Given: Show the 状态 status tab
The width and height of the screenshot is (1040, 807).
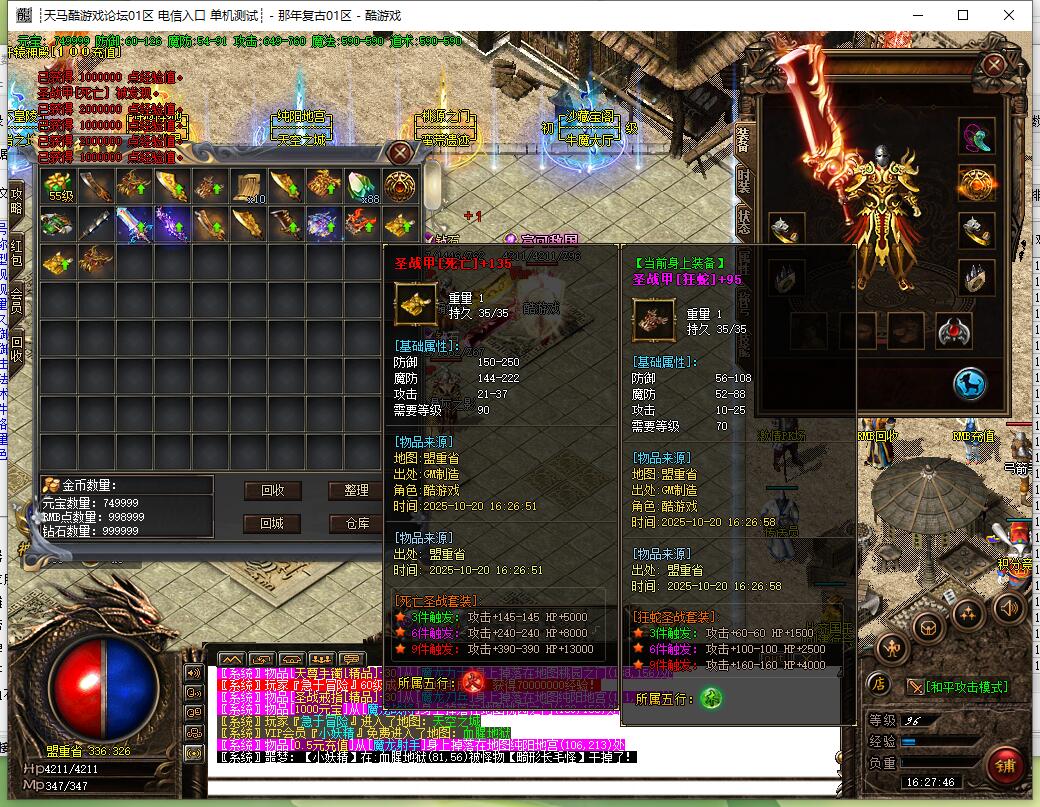Looking at the screenshot, I should pos(743,220).
